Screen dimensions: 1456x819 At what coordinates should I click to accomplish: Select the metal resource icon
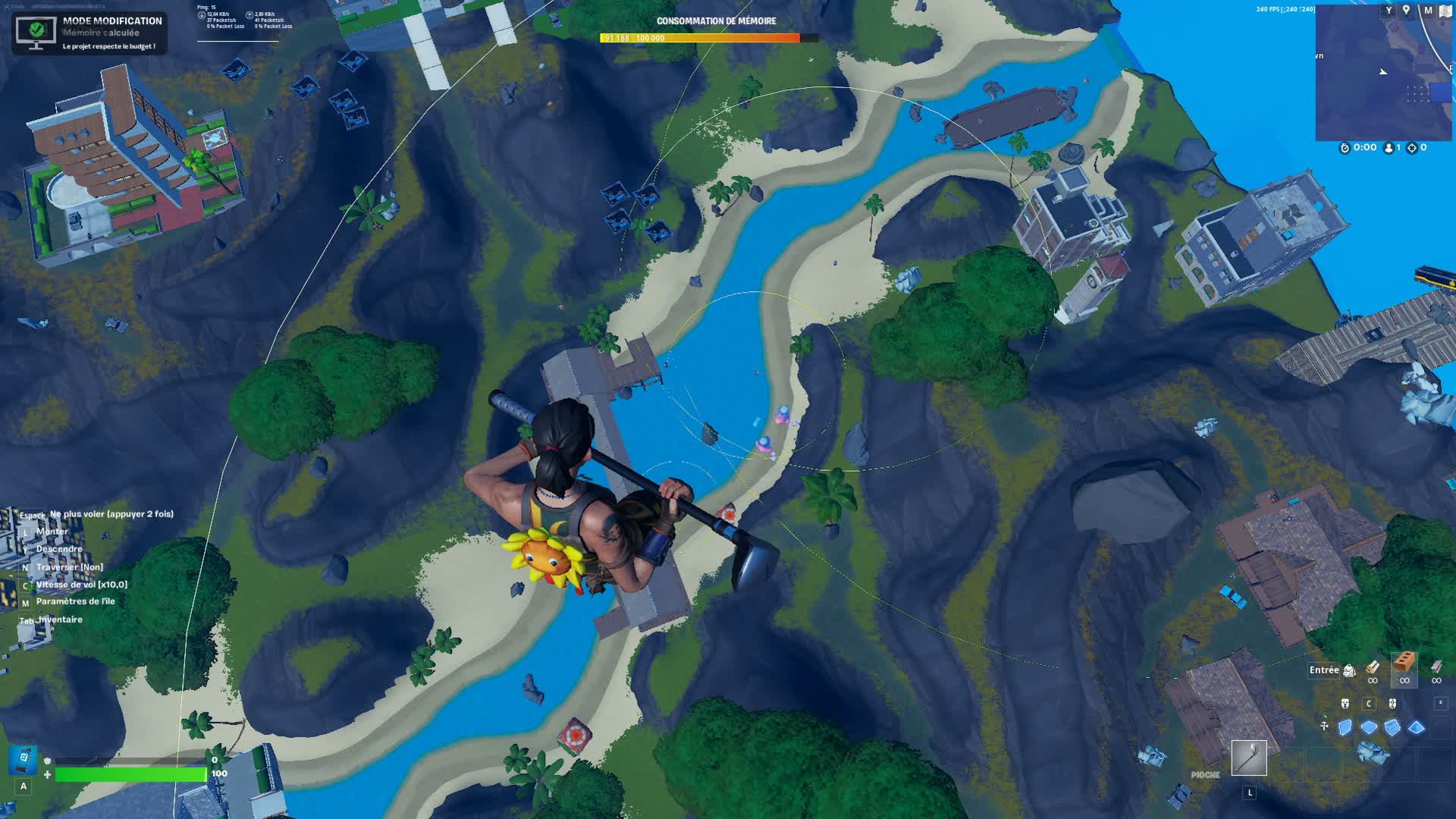click(1436, 667)
